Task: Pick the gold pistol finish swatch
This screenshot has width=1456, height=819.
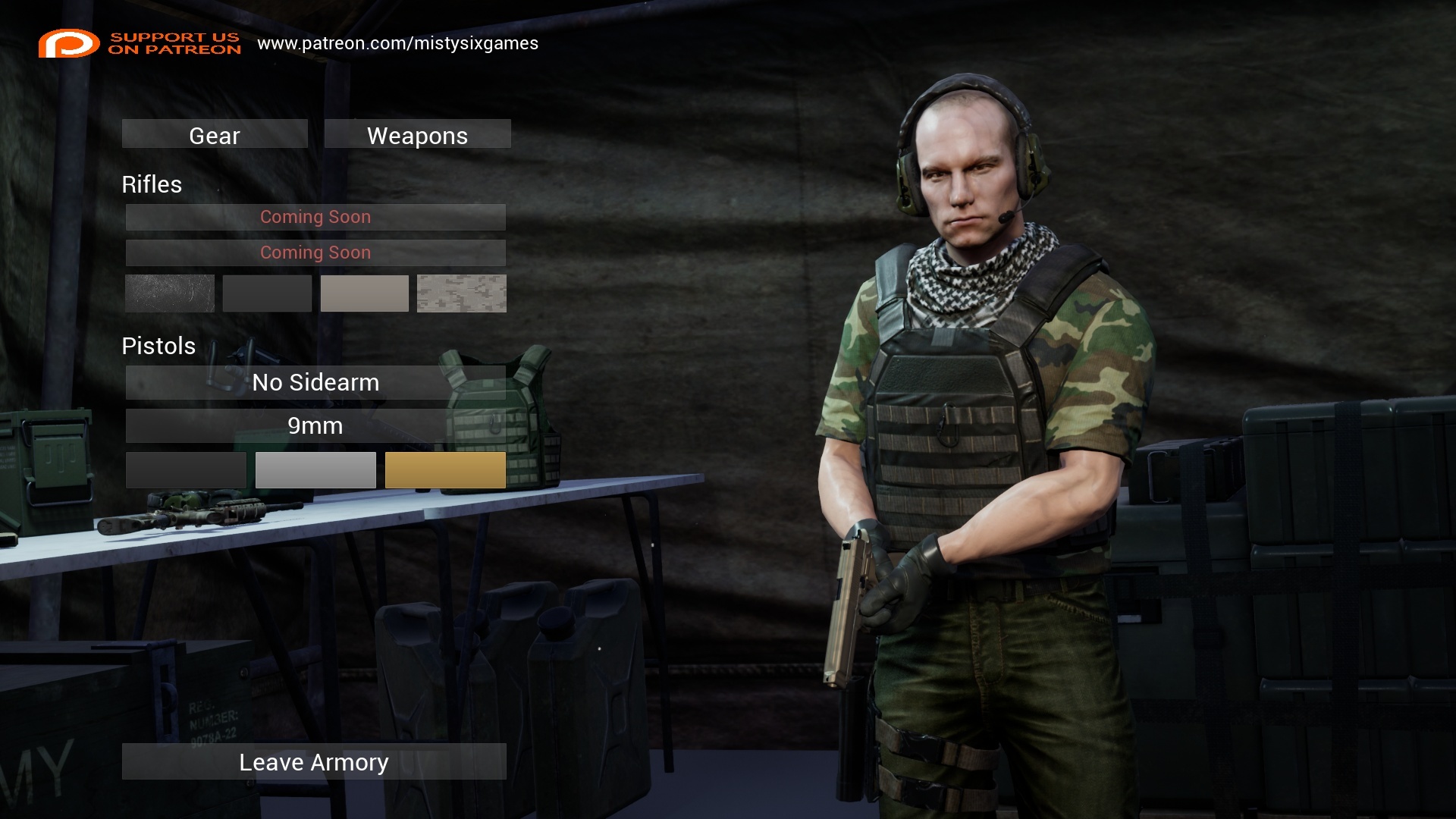Action: (445, 470)
